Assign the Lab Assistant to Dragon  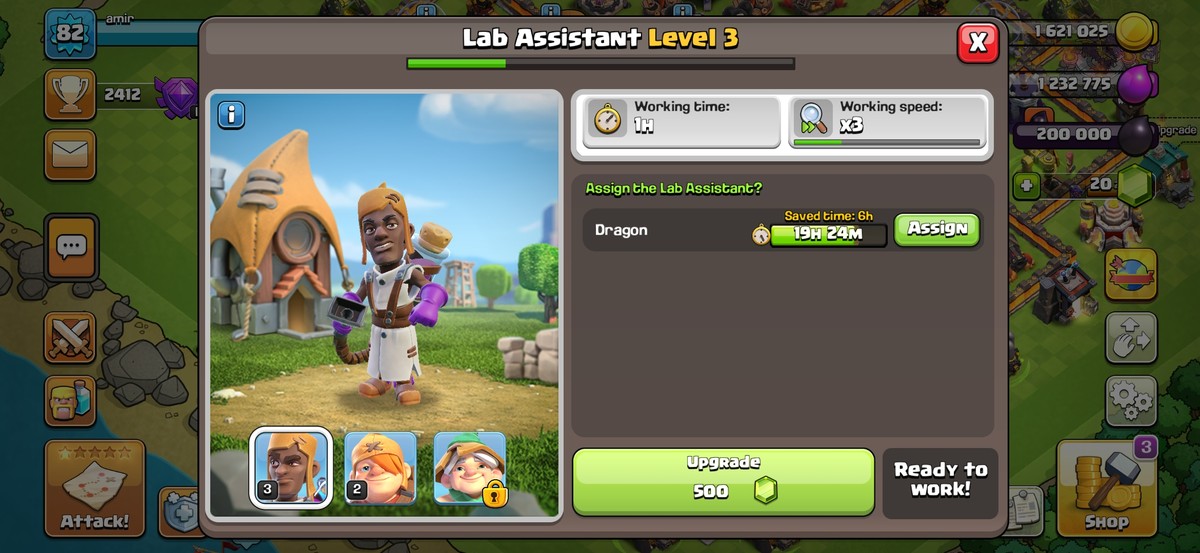coord(936,229)
